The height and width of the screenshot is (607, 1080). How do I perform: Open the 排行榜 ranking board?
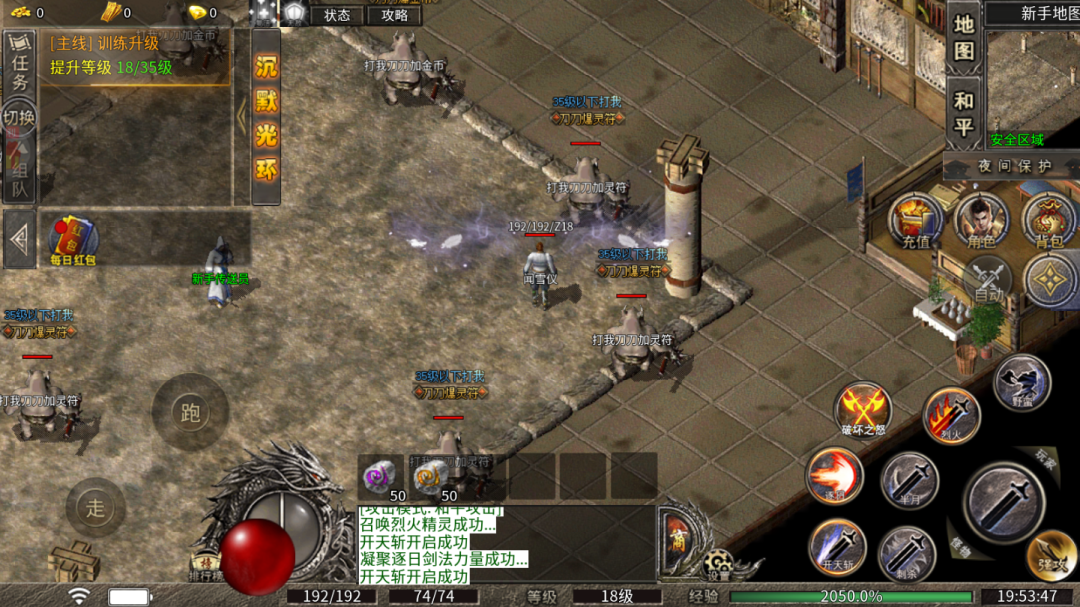(x=207, y=568)
